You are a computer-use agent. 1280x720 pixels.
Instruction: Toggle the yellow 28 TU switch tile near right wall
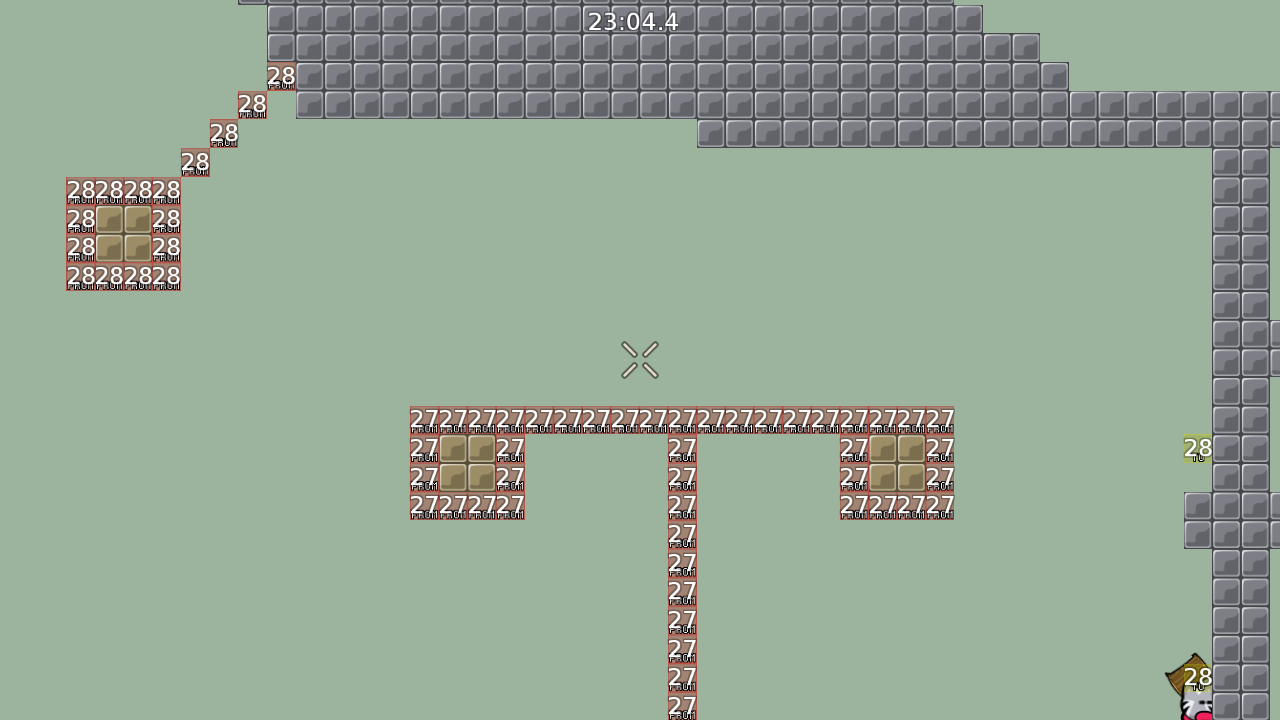[x=1197, y=450]
